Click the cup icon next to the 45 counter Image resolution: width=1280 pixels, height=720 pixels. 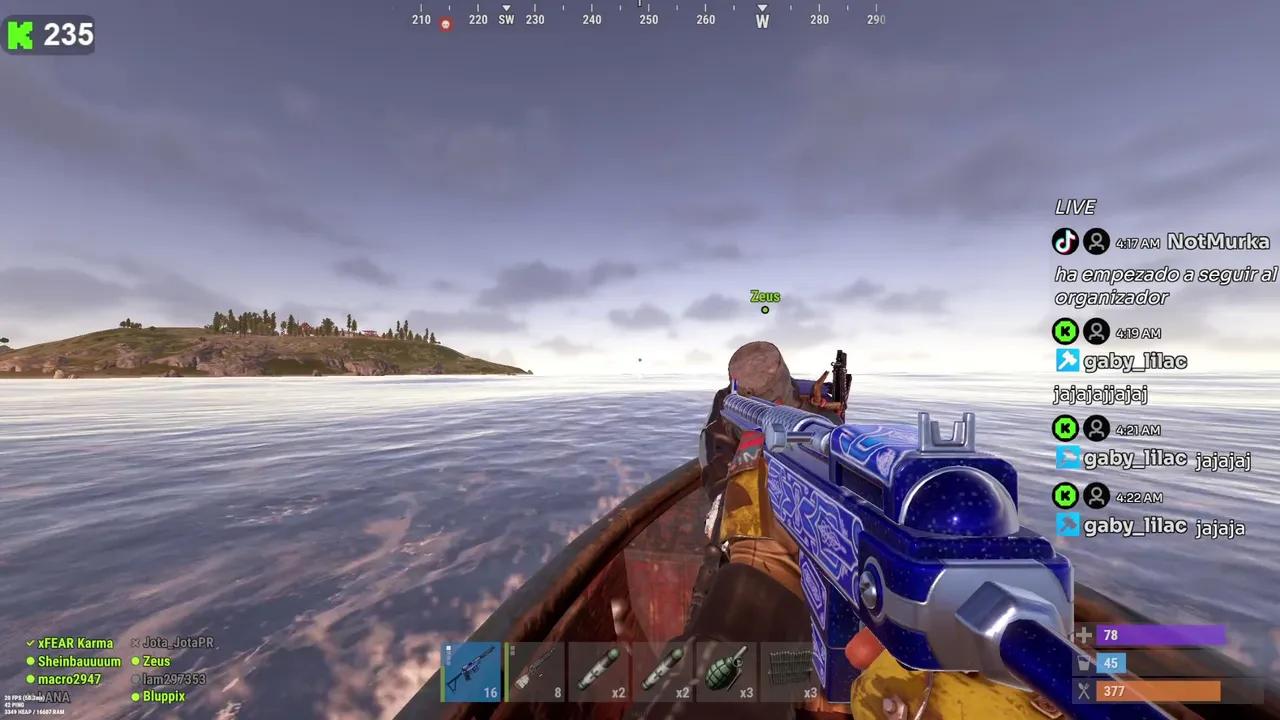(1084, 663)
